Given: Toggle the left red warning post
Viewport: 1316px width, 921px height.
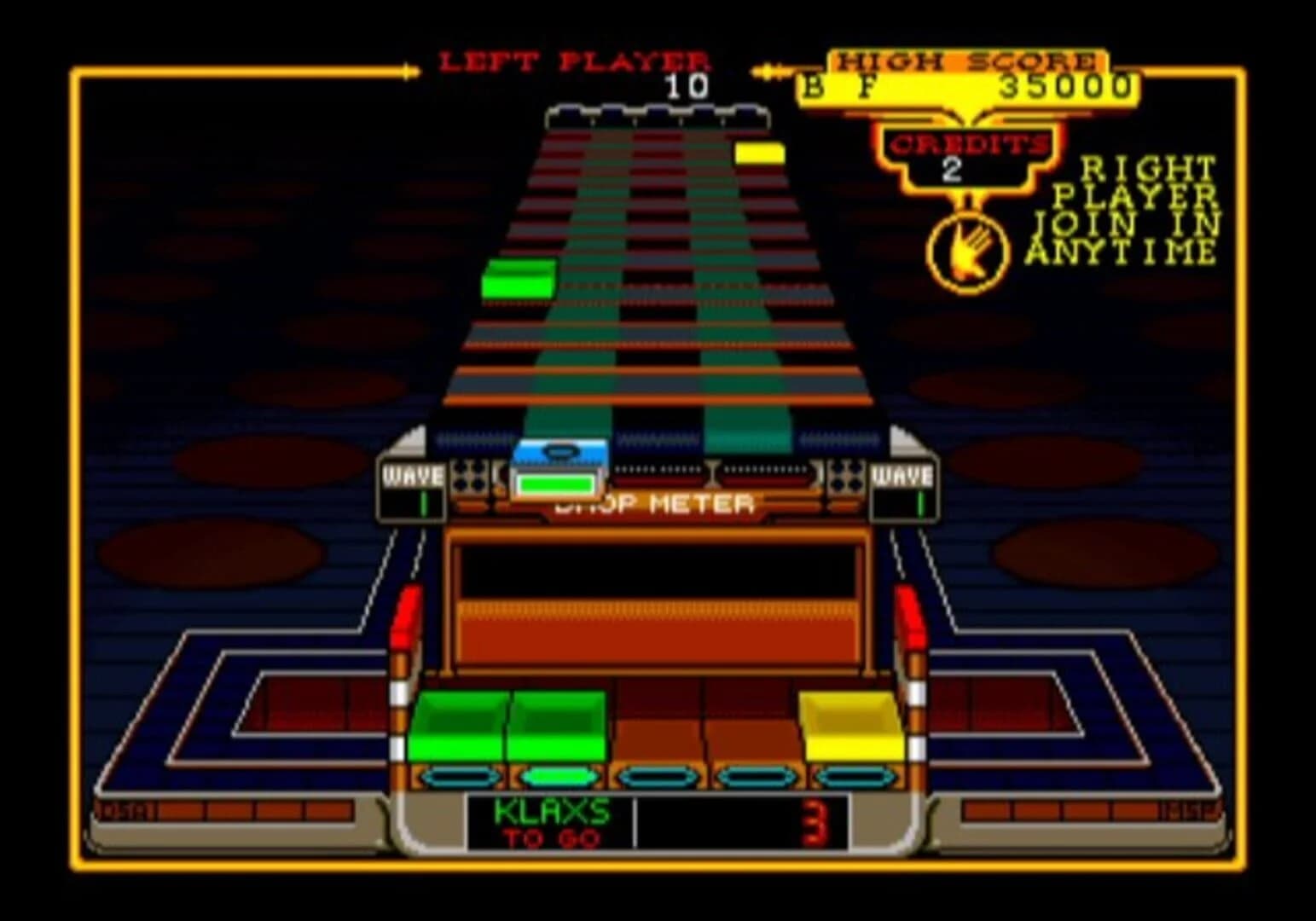Looking at the screenshot, I should (x=408, y=612).
